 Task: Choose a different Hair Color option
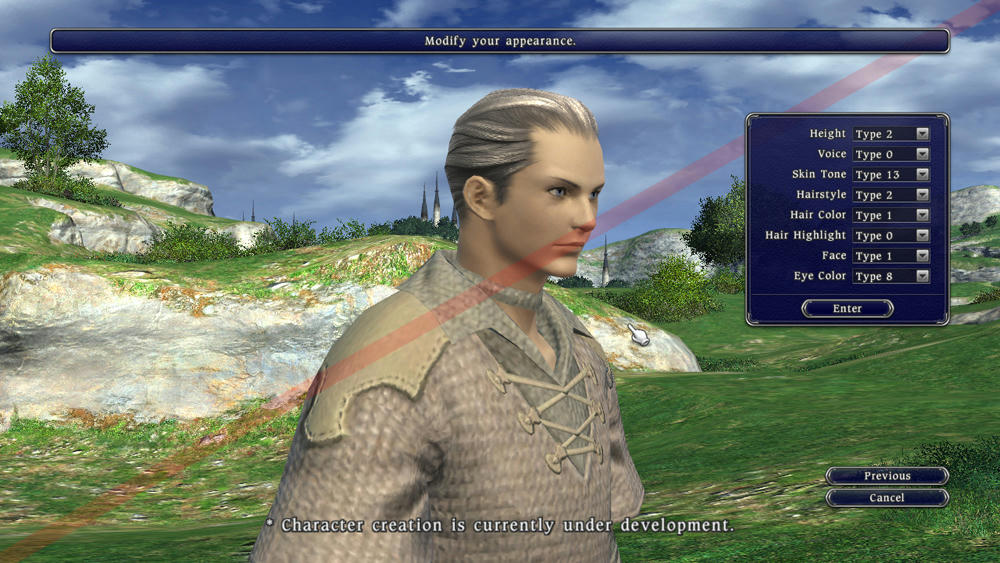pyautogui.click(x=890, y=215)
